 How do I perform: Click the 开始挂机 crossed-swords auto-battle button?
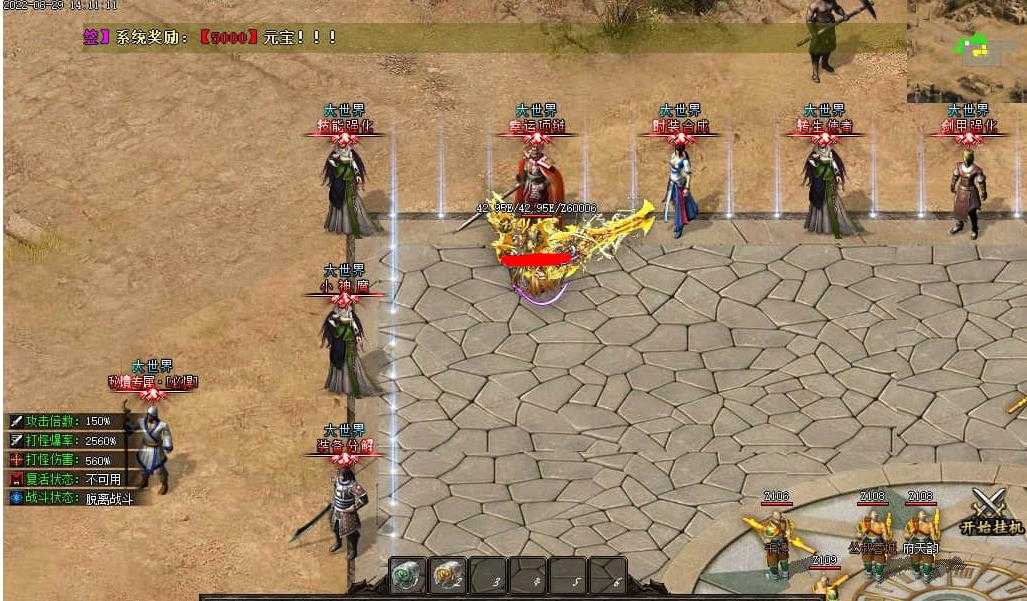pyautogui.click(x=991, y=509)
